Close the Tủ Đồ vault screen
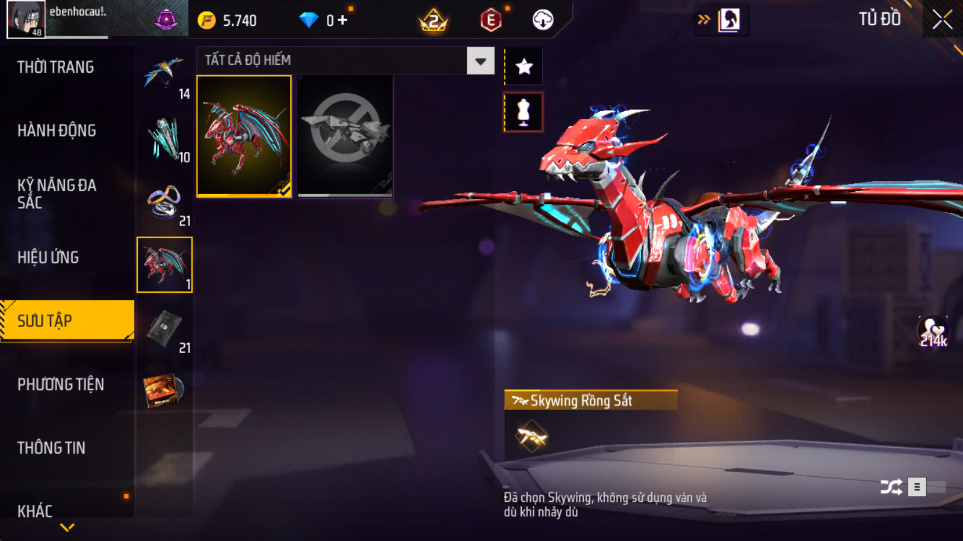 942,19
